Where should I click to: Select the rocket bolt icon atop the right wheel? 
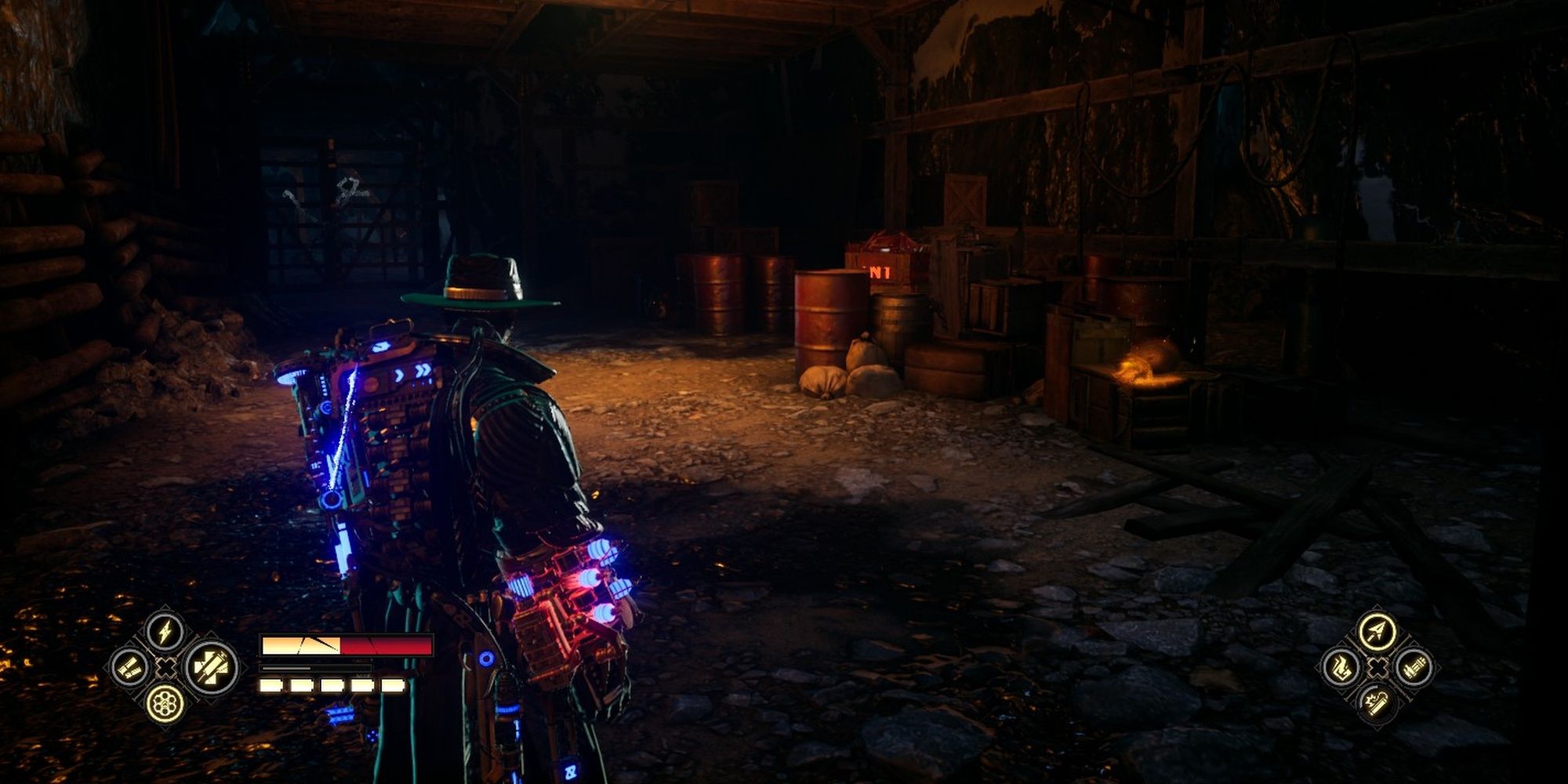[x=1376, y=632]
